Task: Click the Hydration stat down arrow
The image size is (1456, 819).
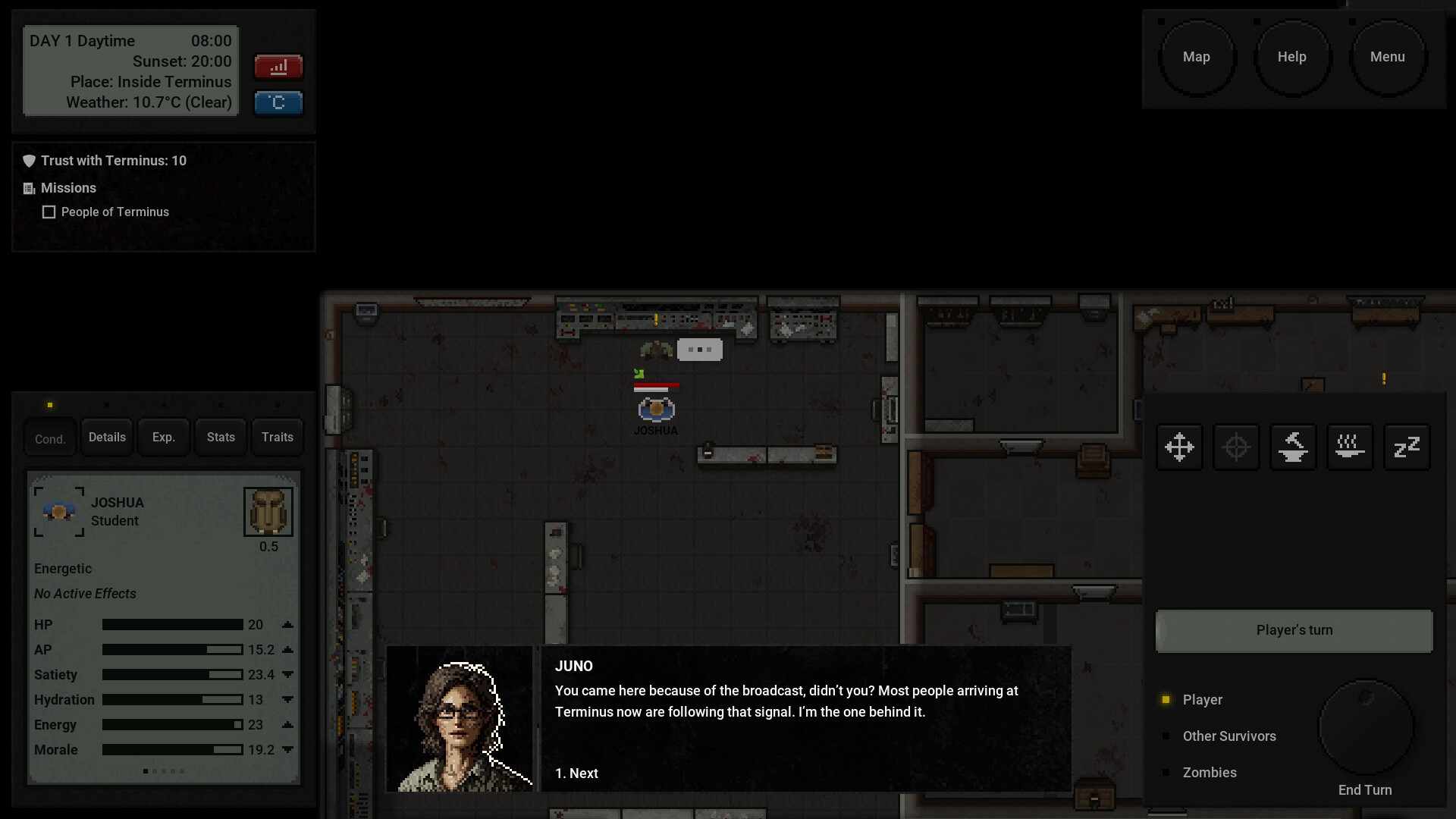Action: pos(287,700)
